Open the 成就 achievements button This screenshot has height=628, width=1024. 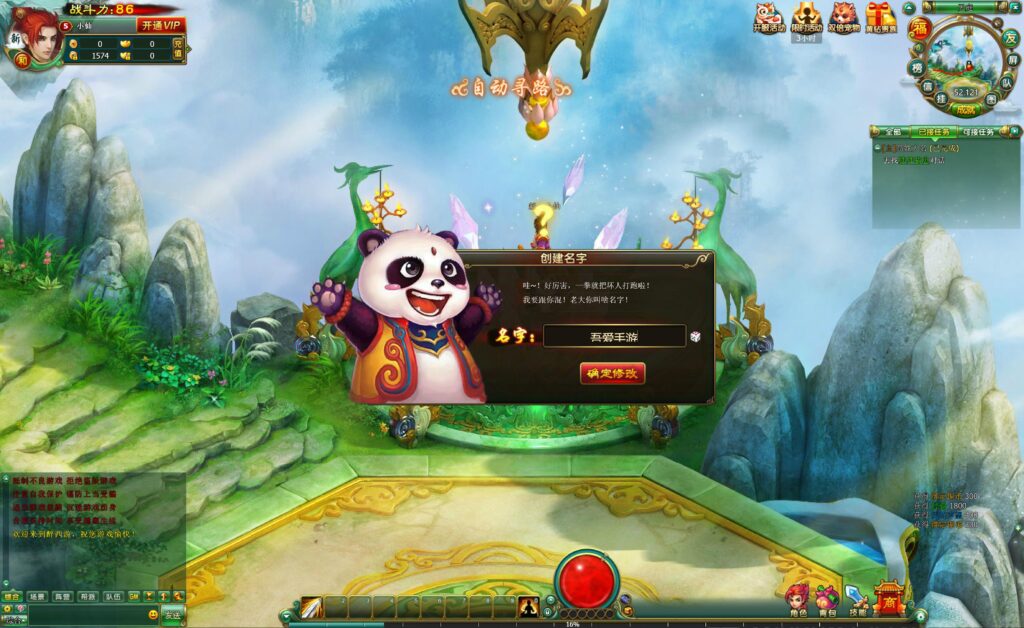(964, 109)
